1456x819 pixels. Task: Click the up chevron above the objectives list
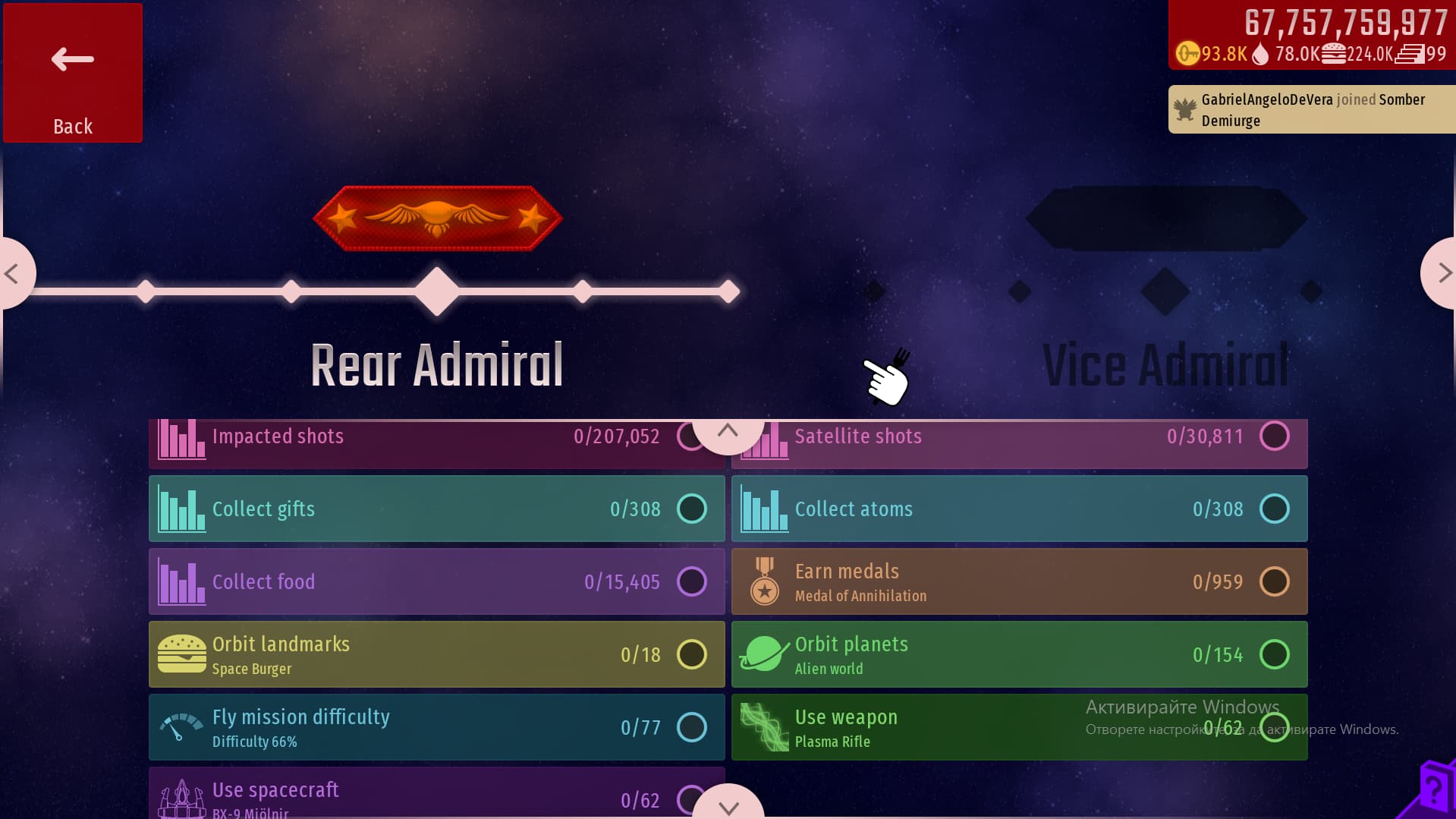pos(728,431)
